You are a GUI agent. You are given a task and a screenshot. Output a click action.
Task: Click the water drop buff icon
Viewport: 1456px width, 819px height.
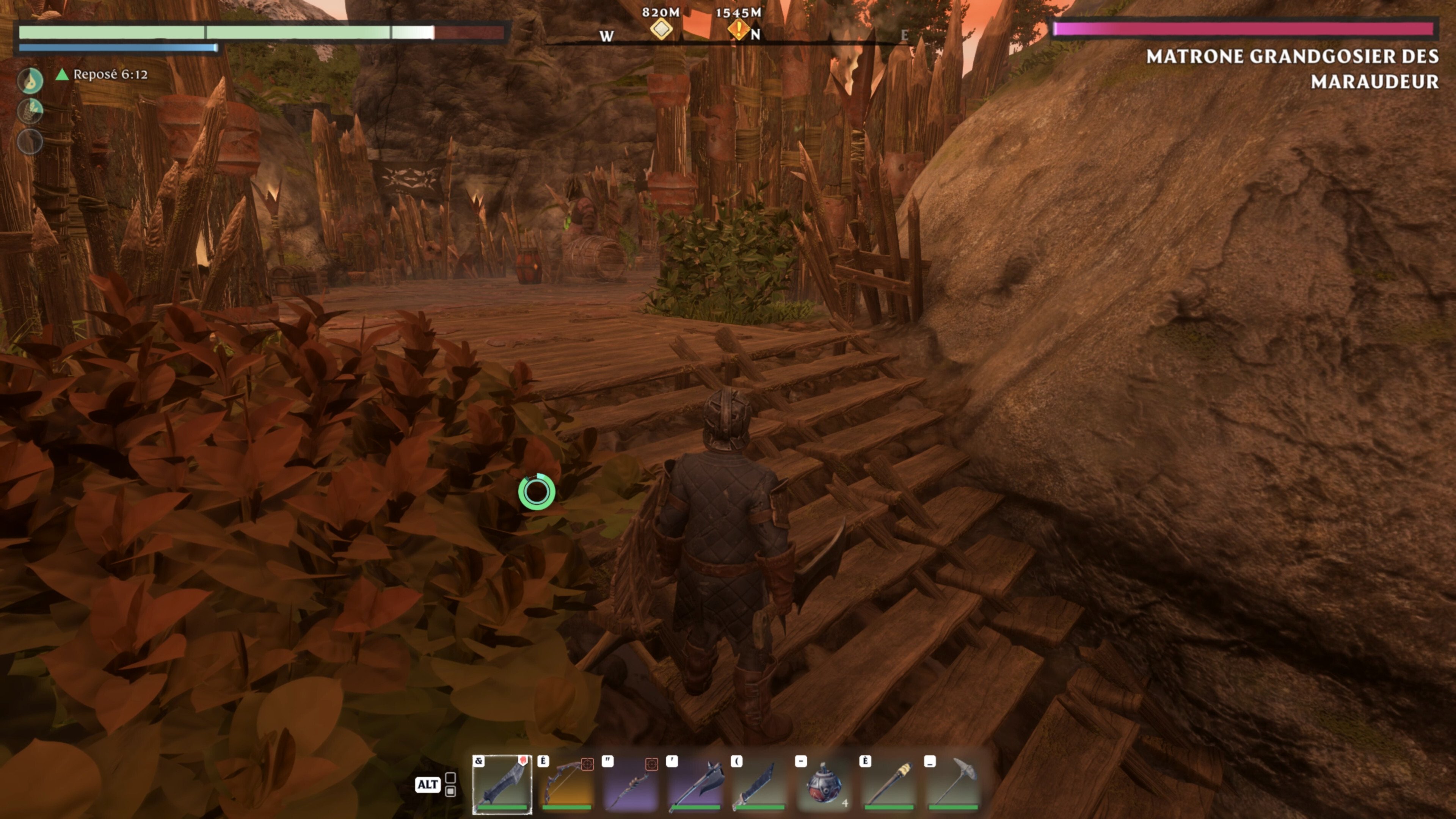point(31,80)
